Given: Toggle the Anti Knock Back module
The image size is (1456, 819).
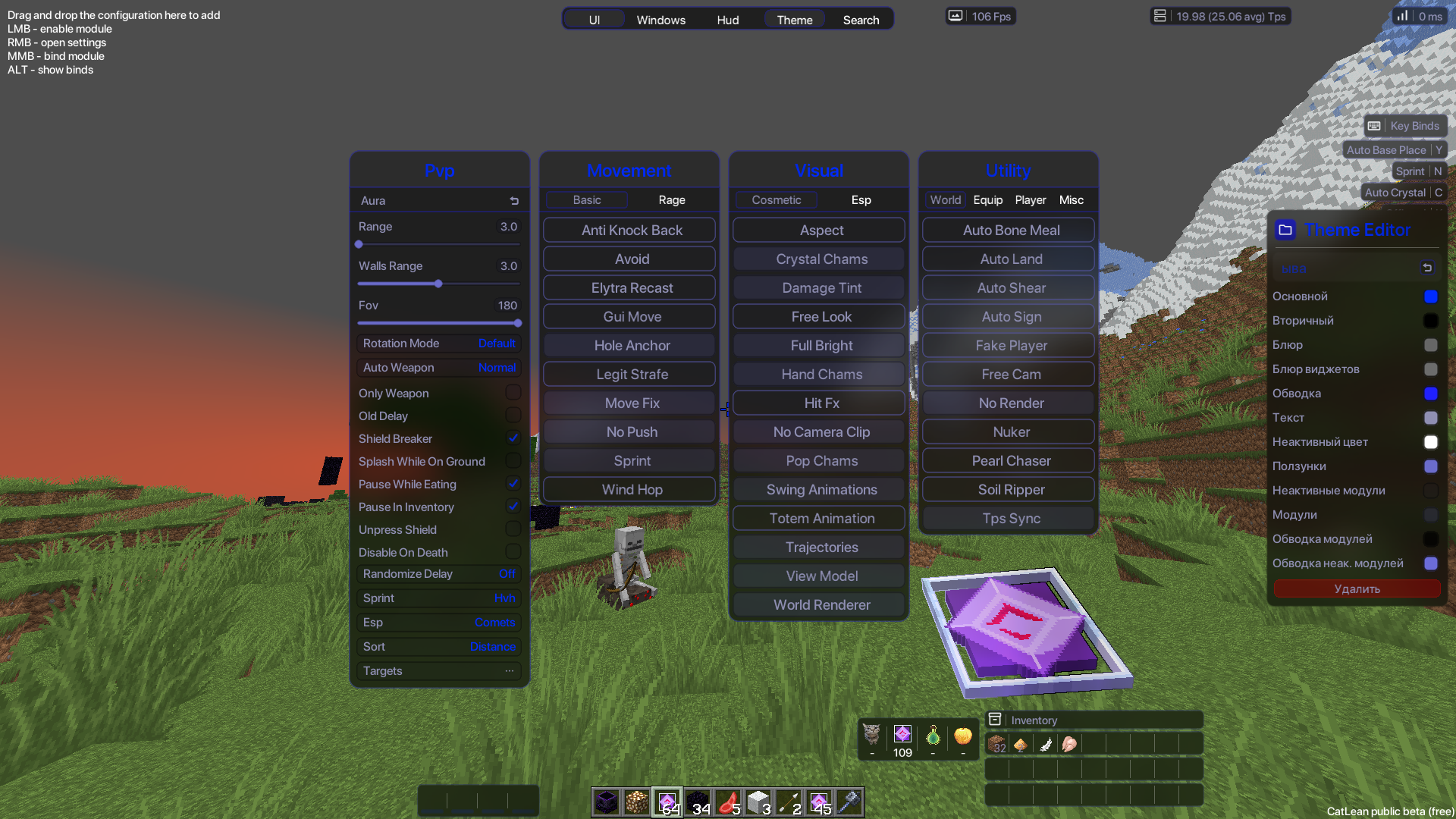Looking at the screenshot, I should [x=631, y=230].
